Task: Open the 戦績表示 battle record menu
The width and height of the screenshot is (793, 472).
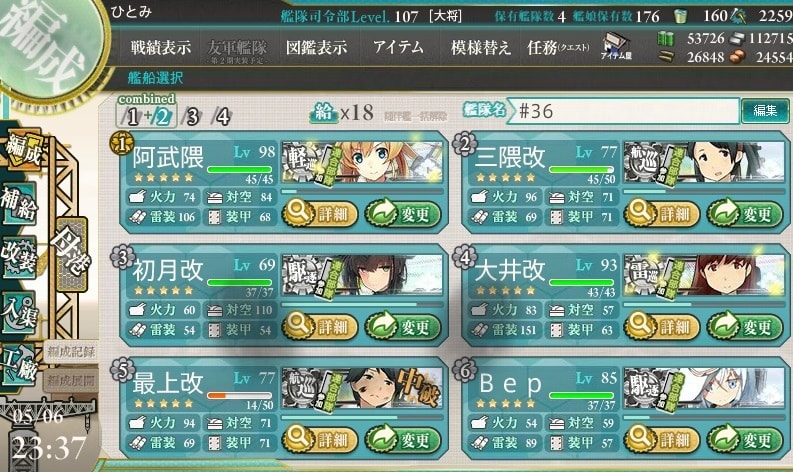Action: point(160,47)
